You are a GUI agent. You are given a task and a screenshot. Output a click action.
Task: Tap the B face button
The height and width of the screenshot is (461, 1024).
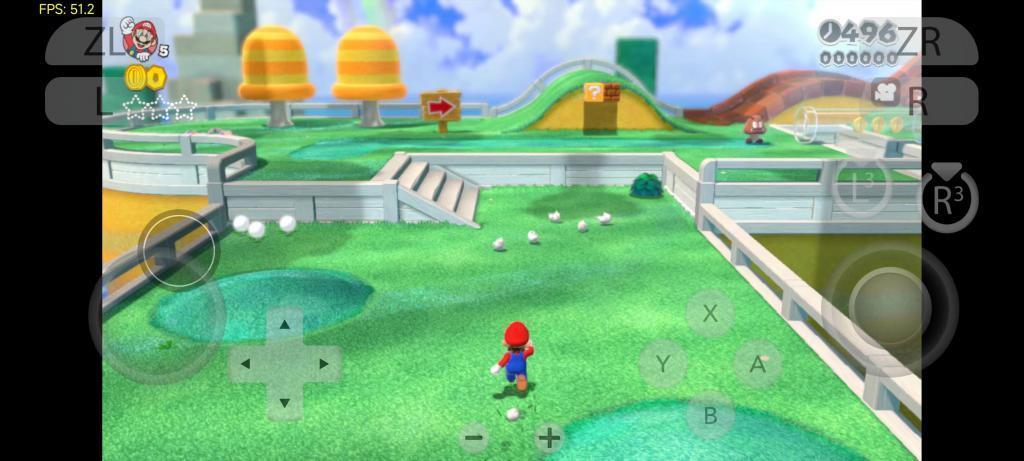point(710,415)
